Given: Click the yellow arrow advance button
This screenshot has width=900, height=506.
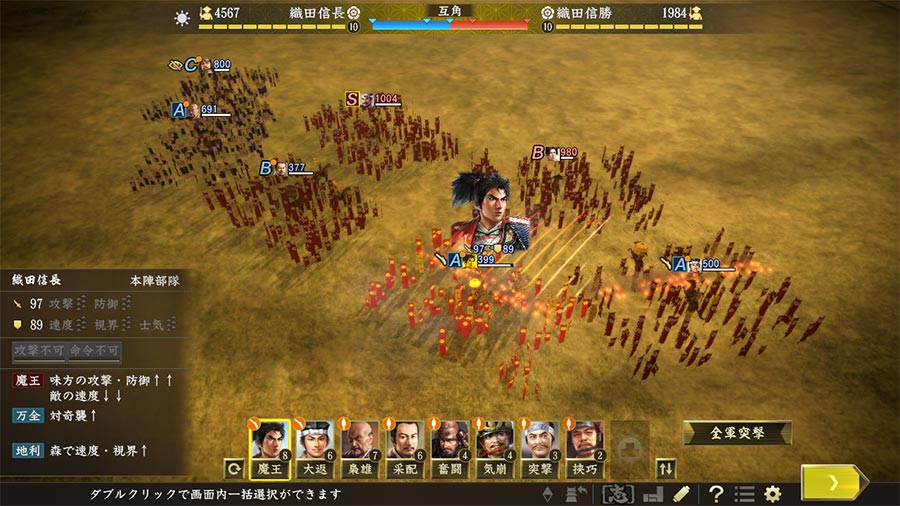Looking at the screenshot, I should [x=833, y=482].
